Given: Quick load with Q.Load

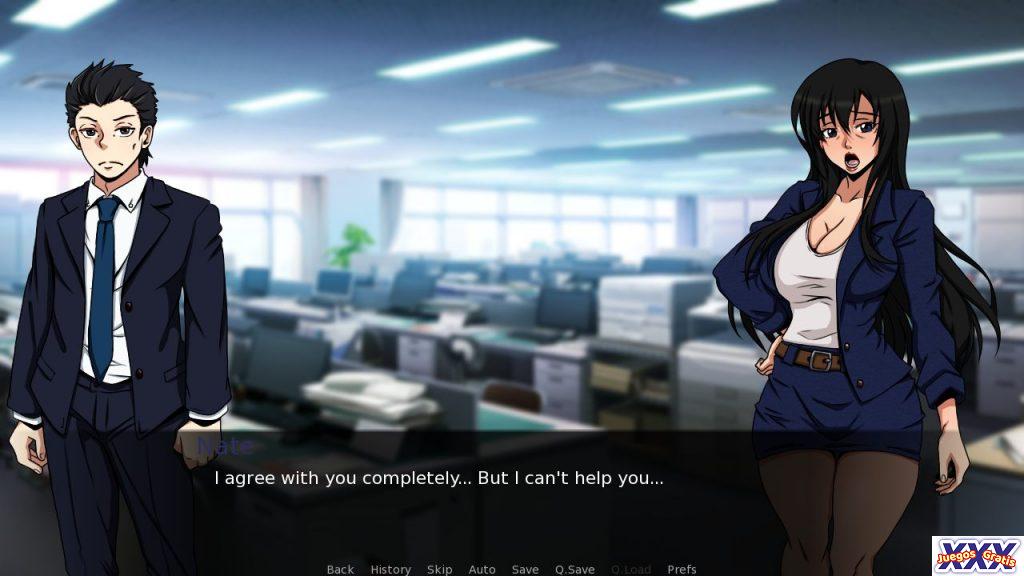Looking at the screenshot, I should (x=631, y=569).
